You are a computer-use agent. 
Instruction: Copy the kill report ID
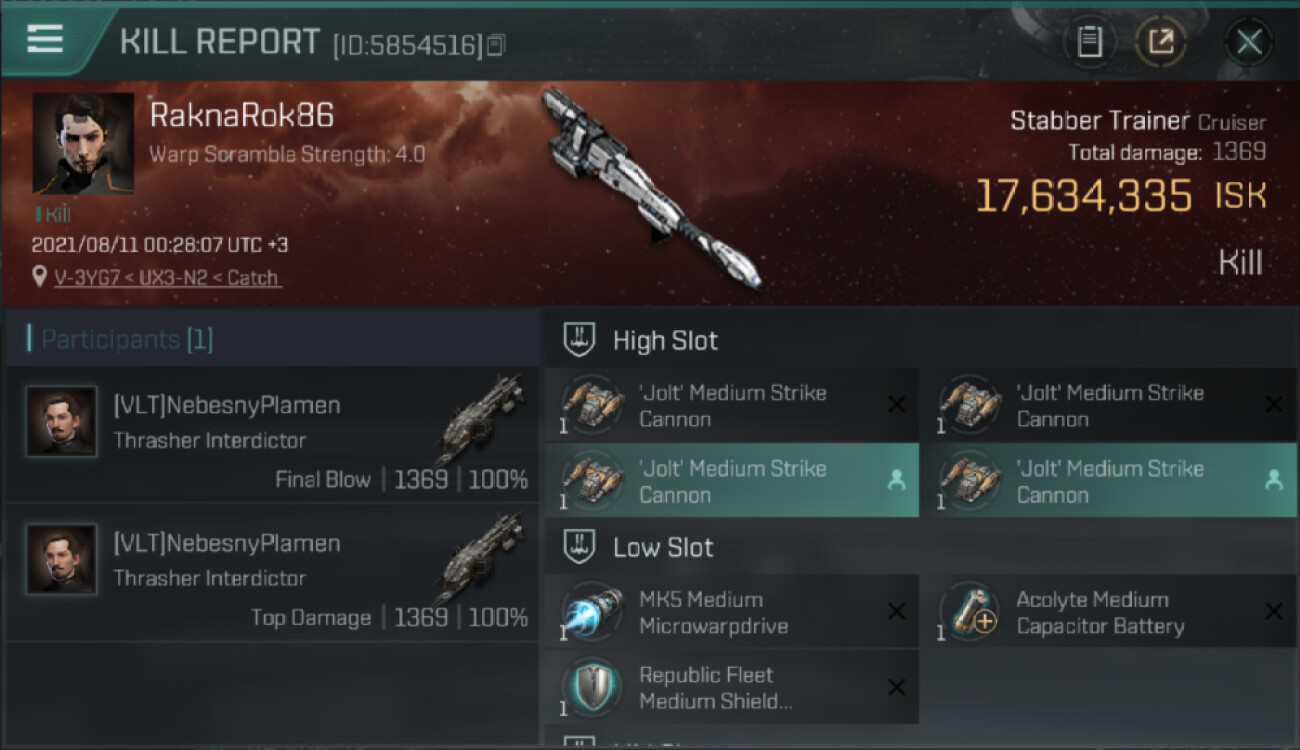pos(497,44)
